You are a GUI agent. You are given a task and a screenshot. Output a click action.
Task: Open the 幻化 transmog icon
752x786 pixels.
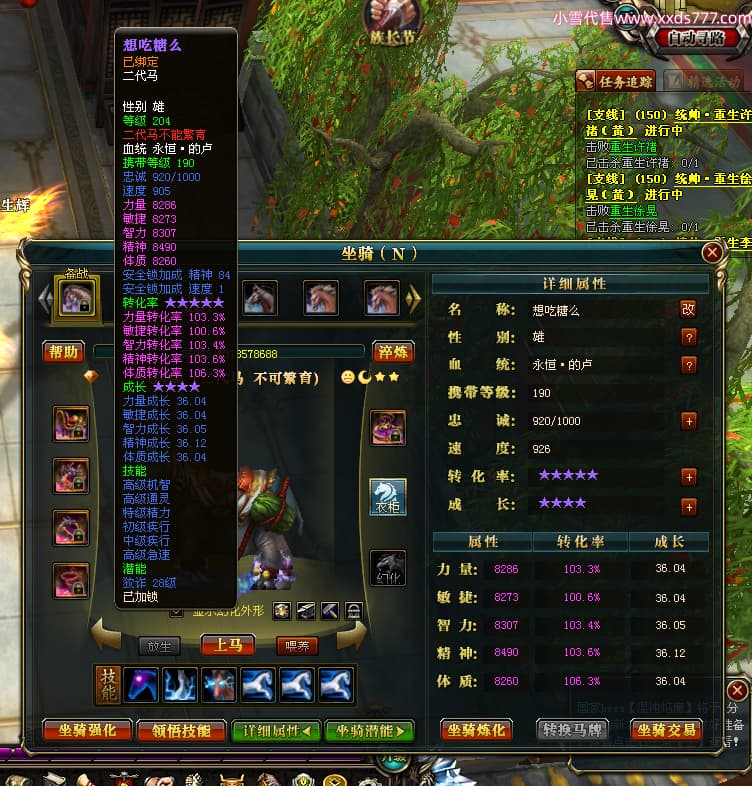point(388,569)
